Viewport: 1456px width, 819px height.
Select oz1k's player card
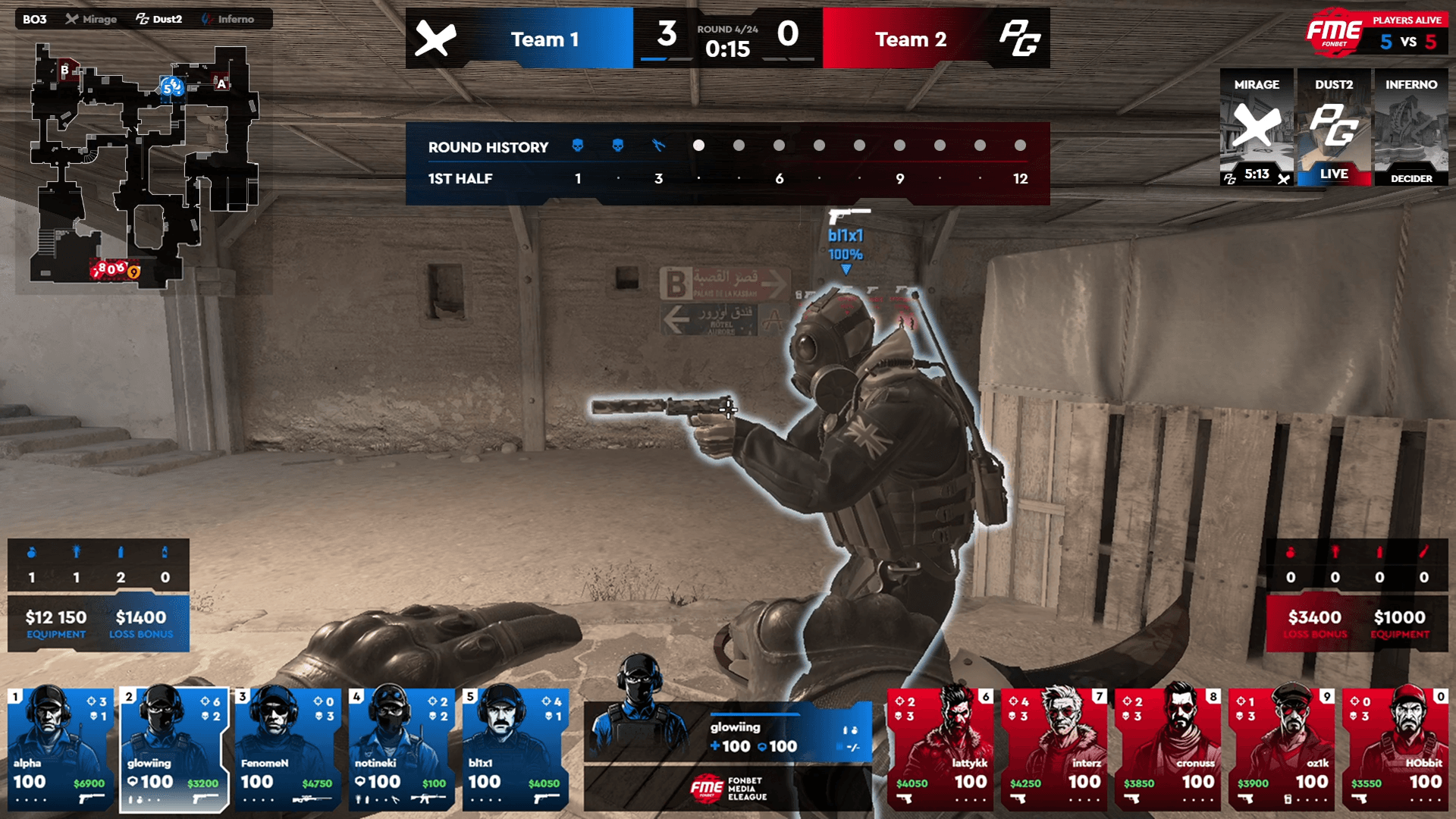click(x=1282, y=748)
